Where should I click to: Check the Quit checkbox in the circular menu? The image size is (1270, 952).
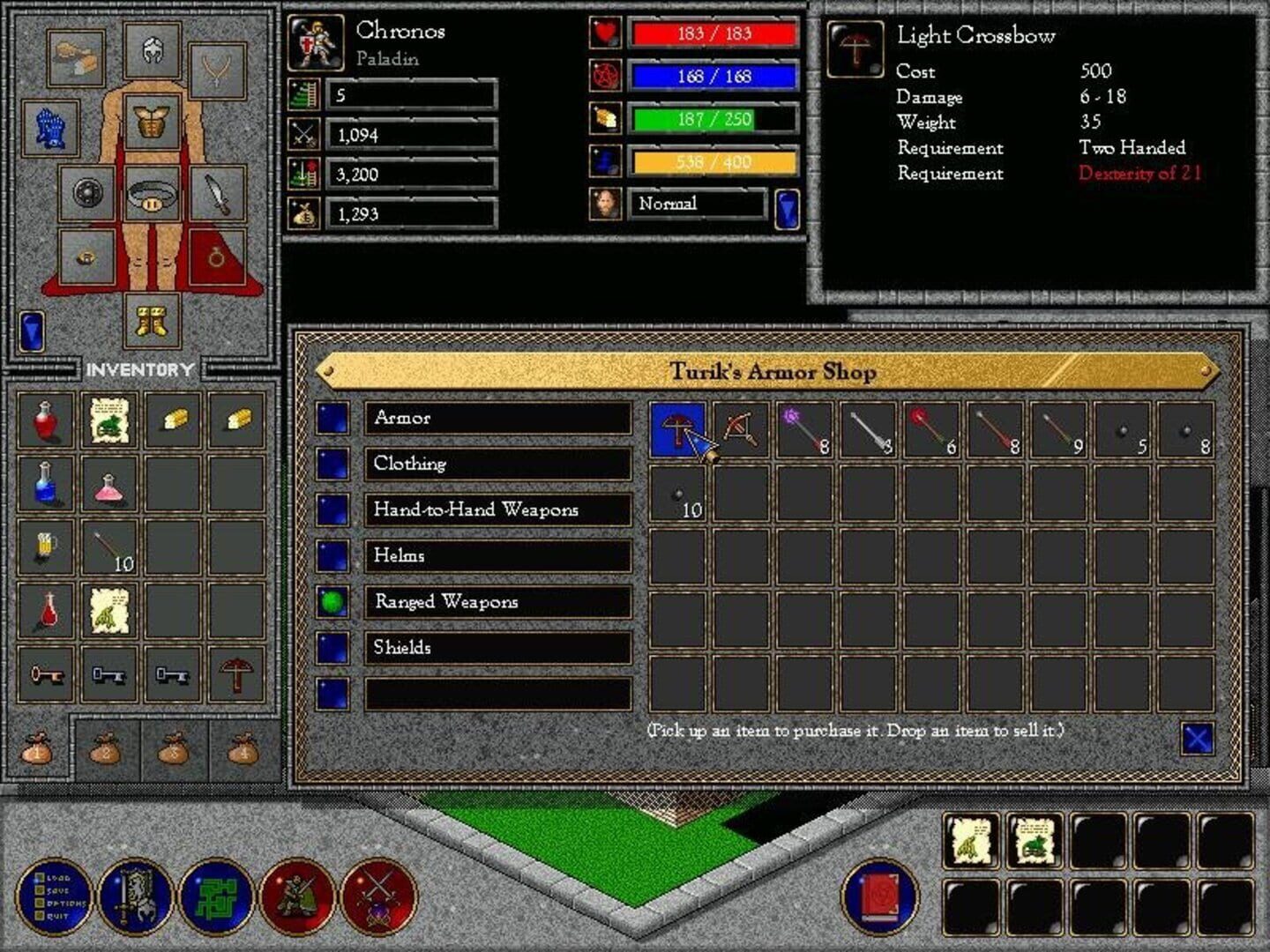[x=40, y=916]
